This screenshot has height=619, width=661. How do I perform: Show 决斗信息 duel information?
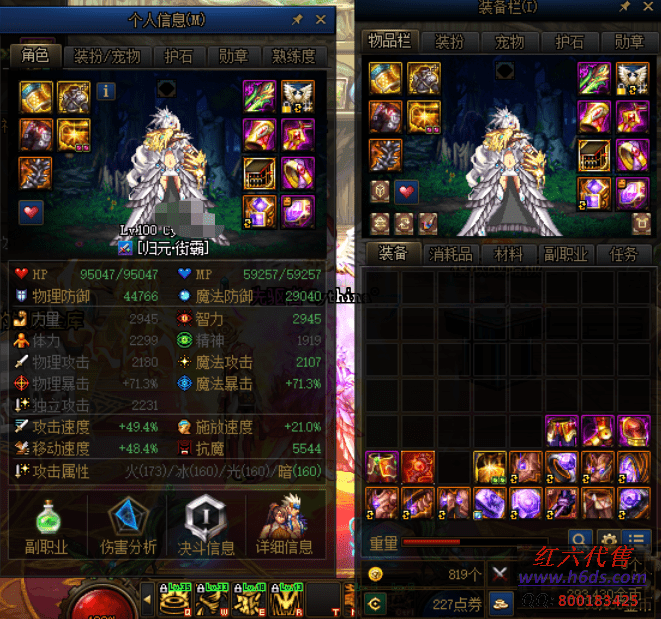[x=206, y=525]
